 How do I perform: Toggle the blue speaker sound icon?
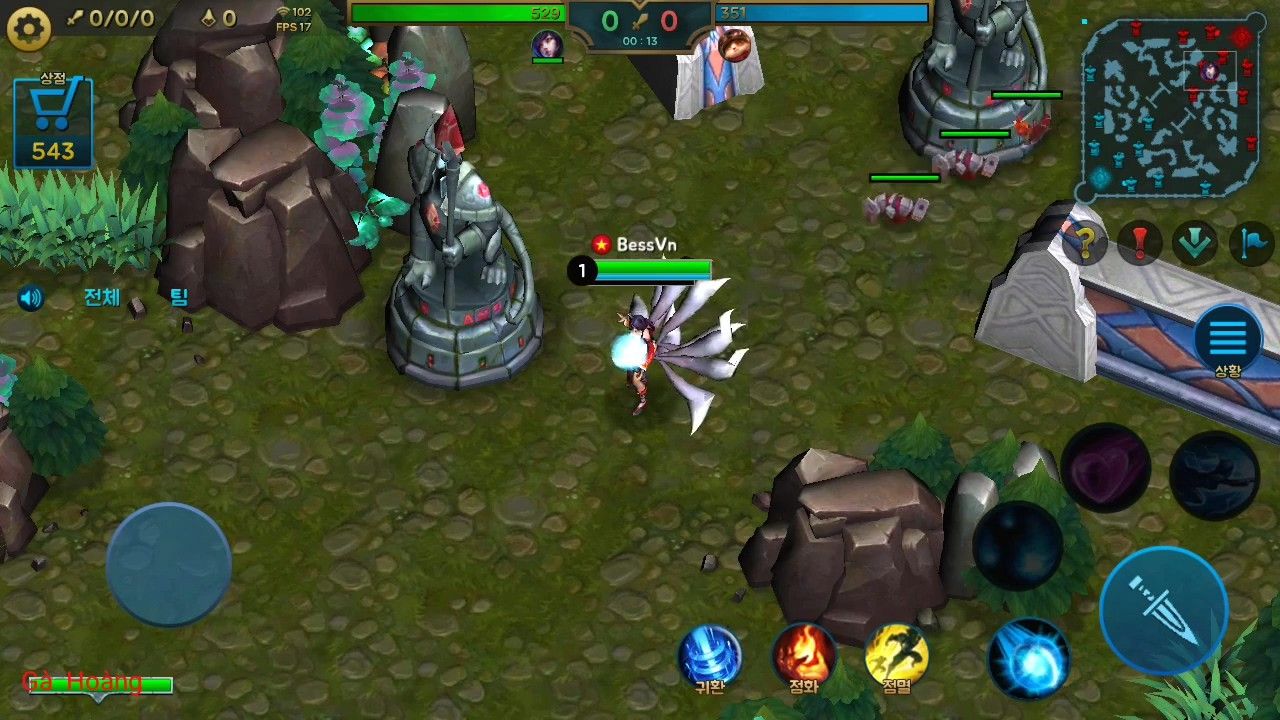(x=31, y=297)
